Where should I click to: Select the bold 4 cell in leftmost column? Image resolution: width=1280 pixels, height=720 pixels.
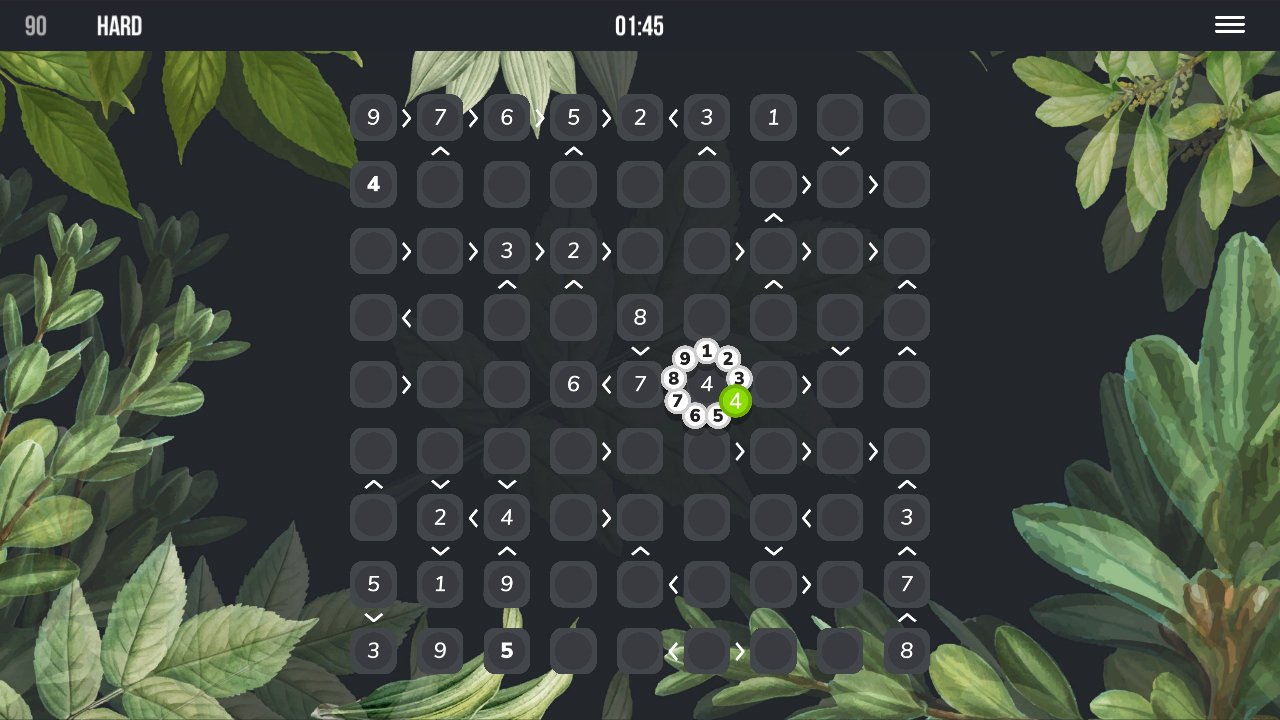coord(373,184)
